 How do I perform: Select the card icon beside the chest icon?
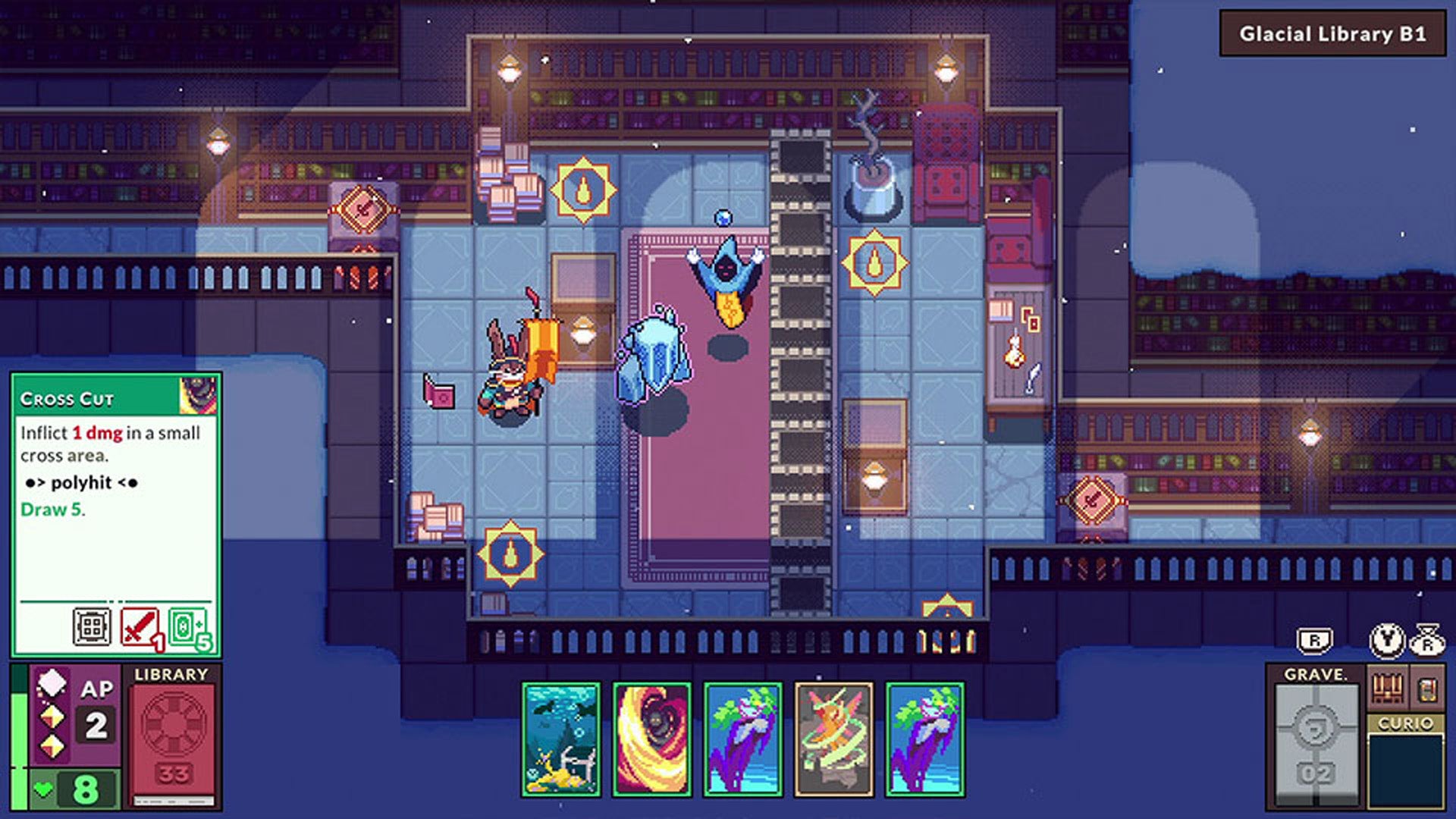point(1428,691)
